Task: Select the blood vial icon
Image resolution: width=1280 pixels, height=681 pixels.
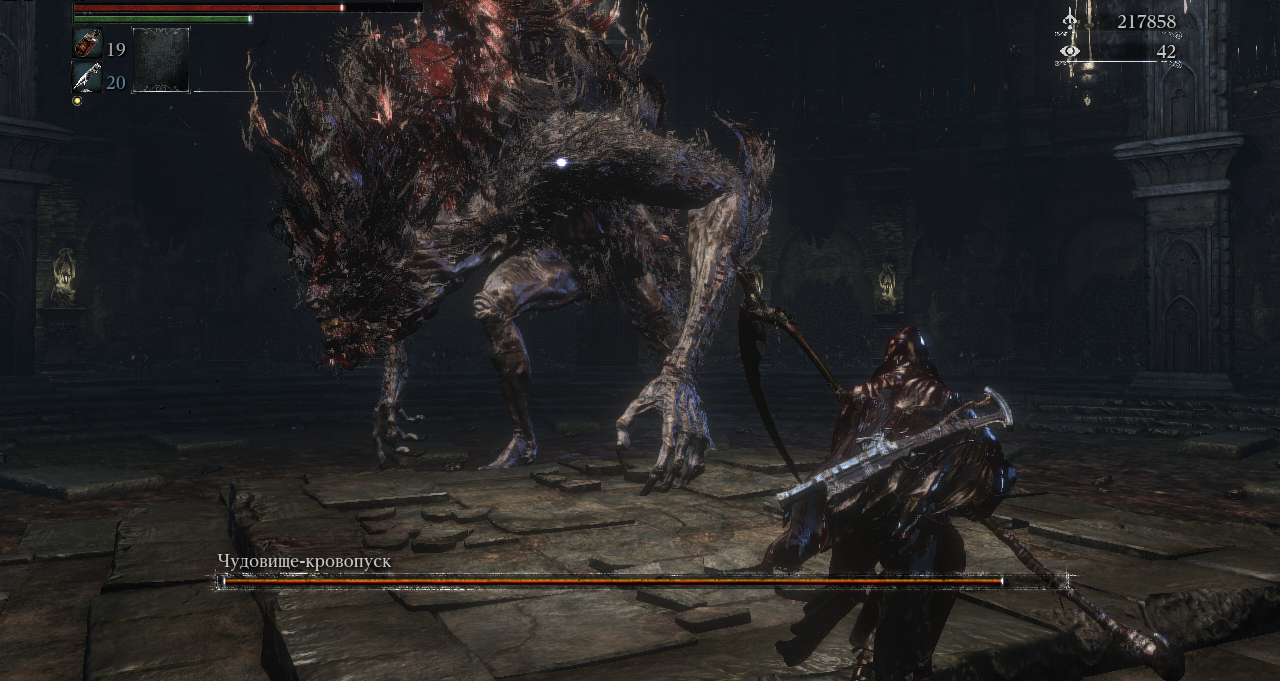Action: pyautogui.click(x=87, y=45)
